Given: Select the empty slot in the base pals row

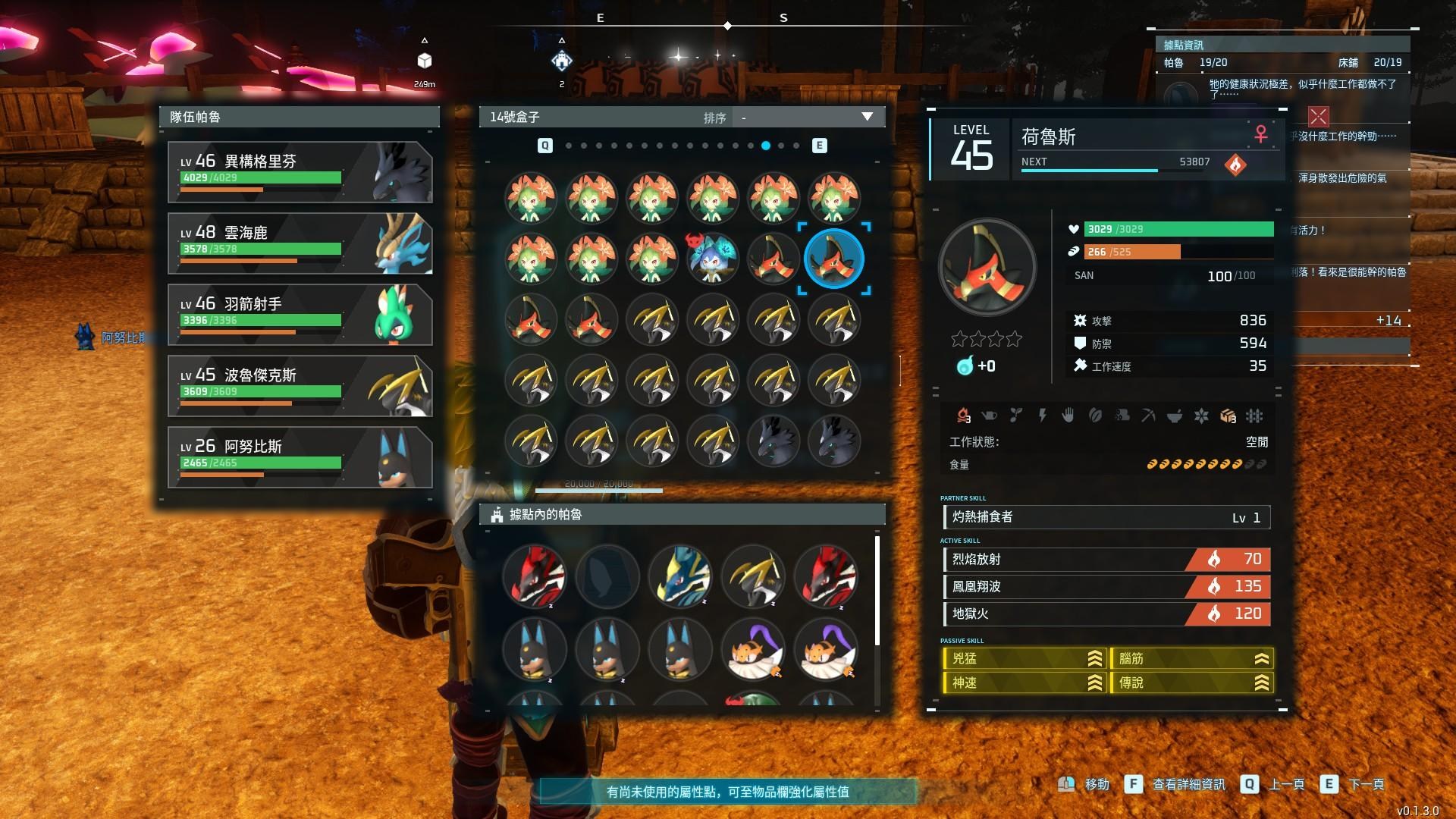Looking at the screenshot, I should pyautogui.click(x=607, y=576).
